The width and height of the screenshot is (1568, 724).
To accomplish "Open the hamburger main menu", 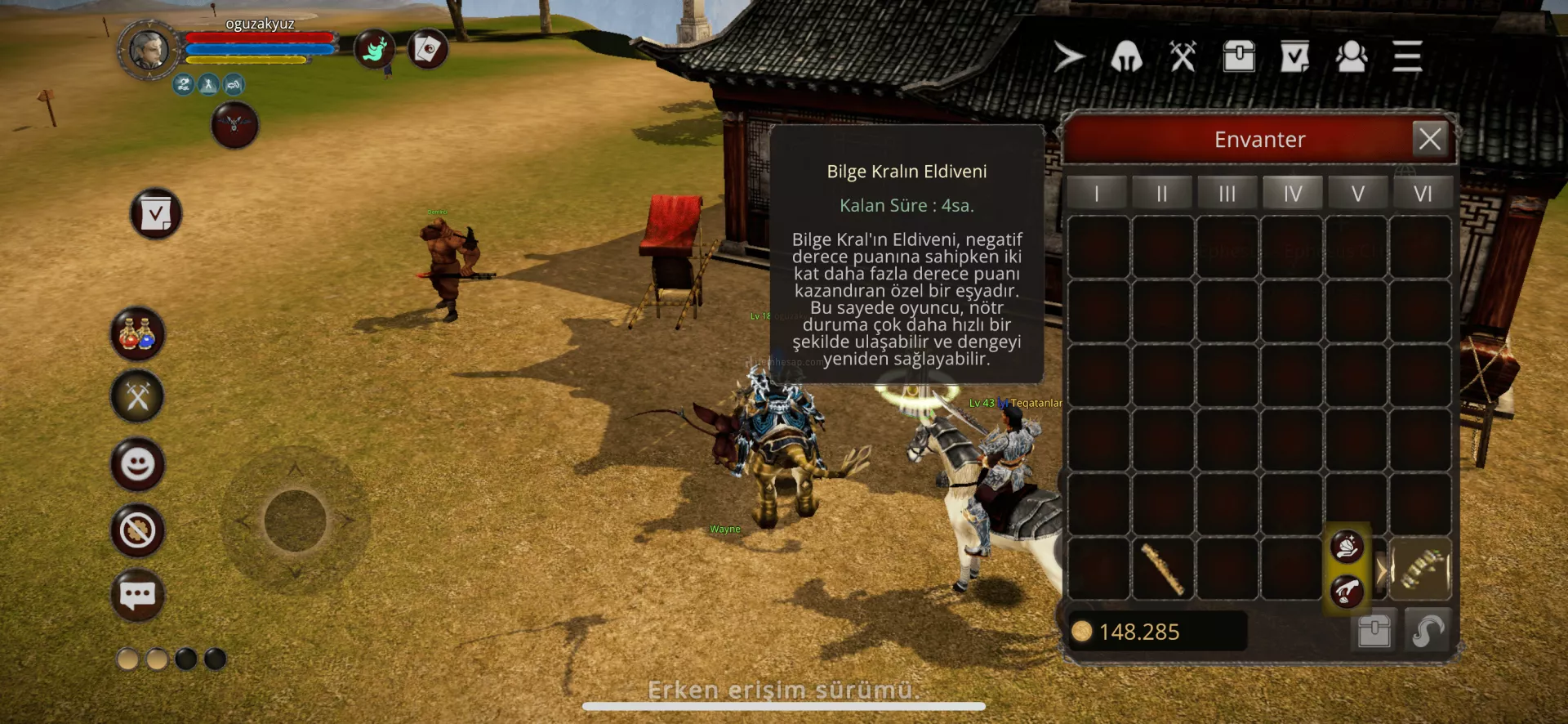I will point(1407,57).
